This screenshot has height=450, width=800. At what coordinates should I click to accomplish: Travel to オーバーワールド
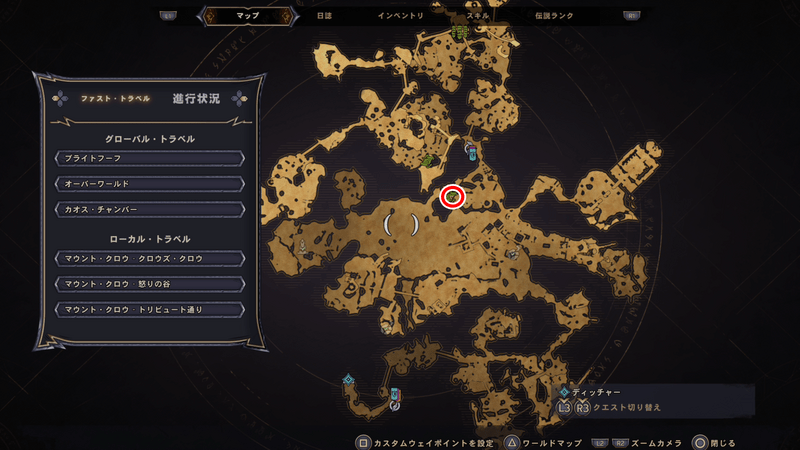[148, 184]
